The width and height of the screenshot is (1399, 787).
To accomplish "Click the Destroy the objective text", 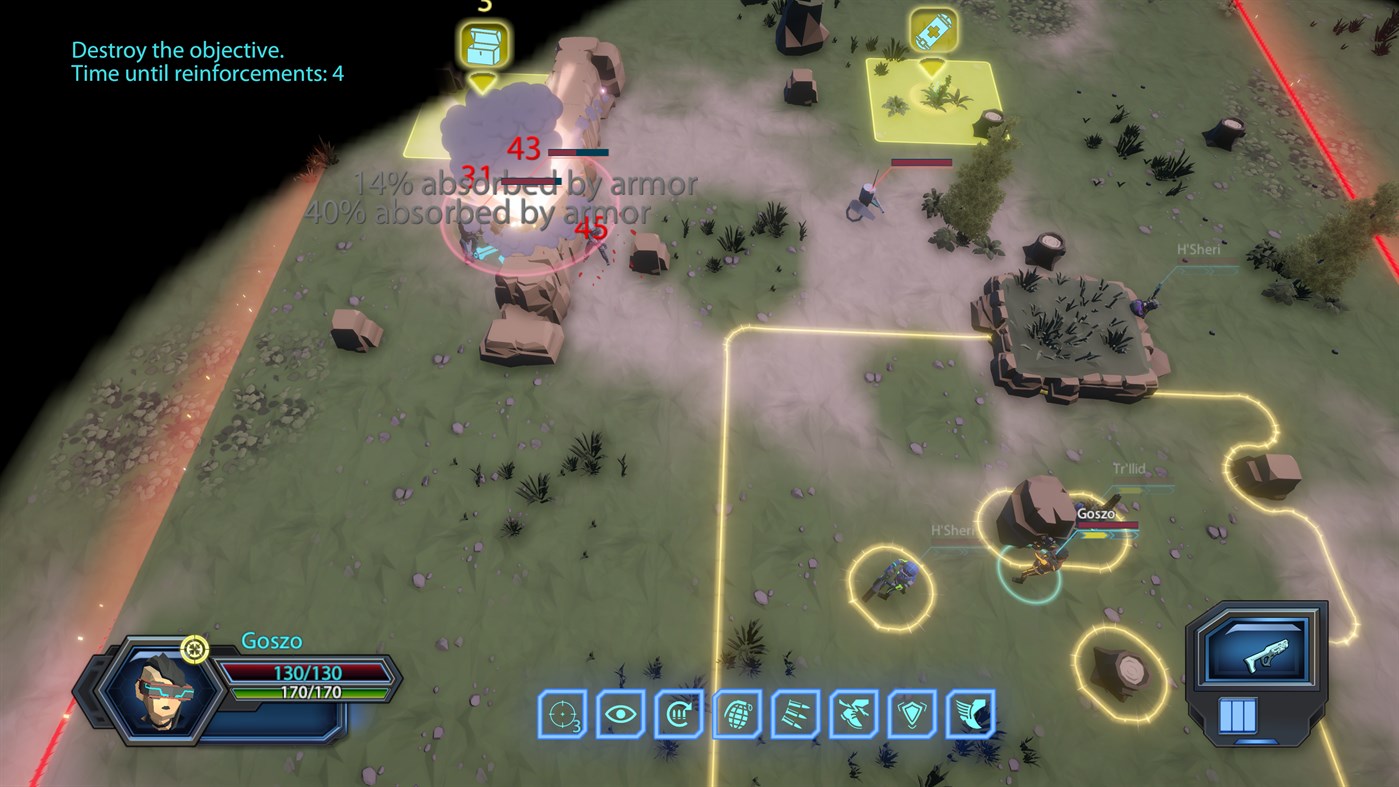I will point(176,47).
